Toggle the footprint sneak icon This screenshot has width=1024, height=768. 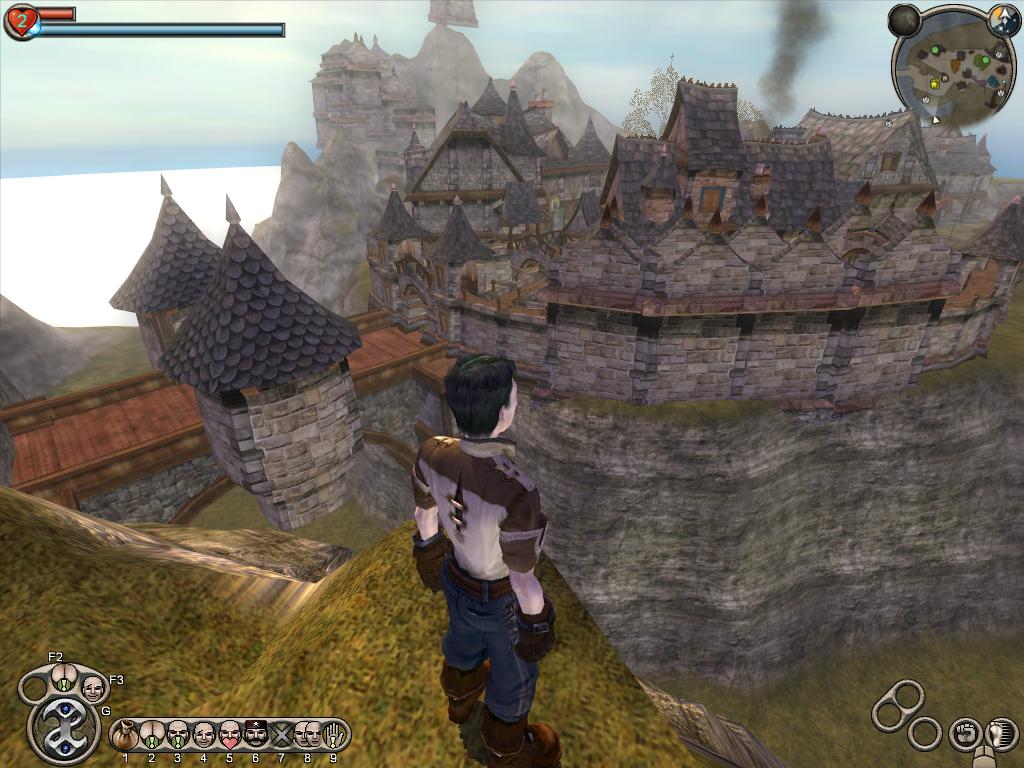point(1000,733)
